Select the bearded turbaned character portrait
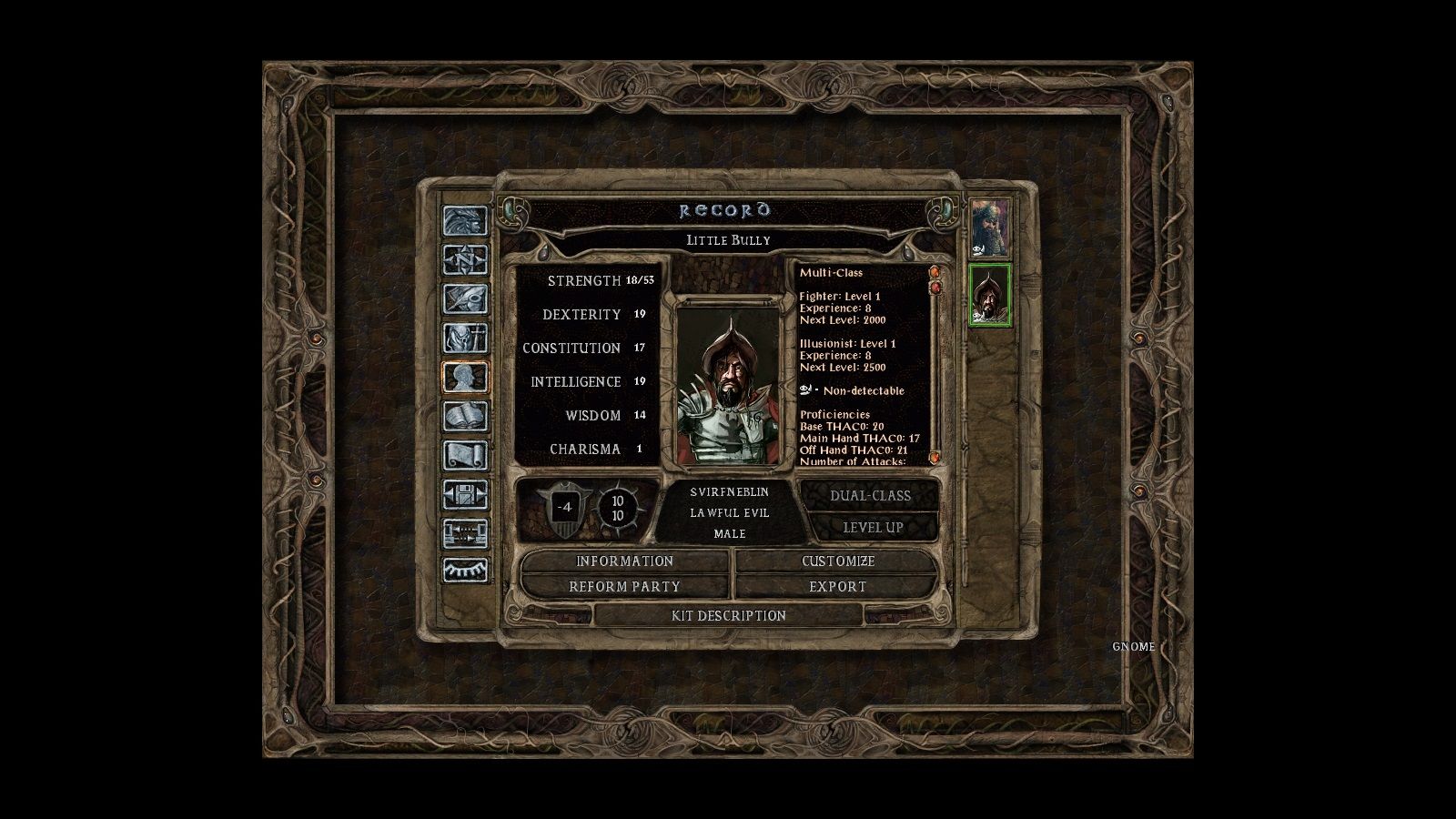Image resolution: width=1456 pixels, height=819 pixels. [989, 228]
